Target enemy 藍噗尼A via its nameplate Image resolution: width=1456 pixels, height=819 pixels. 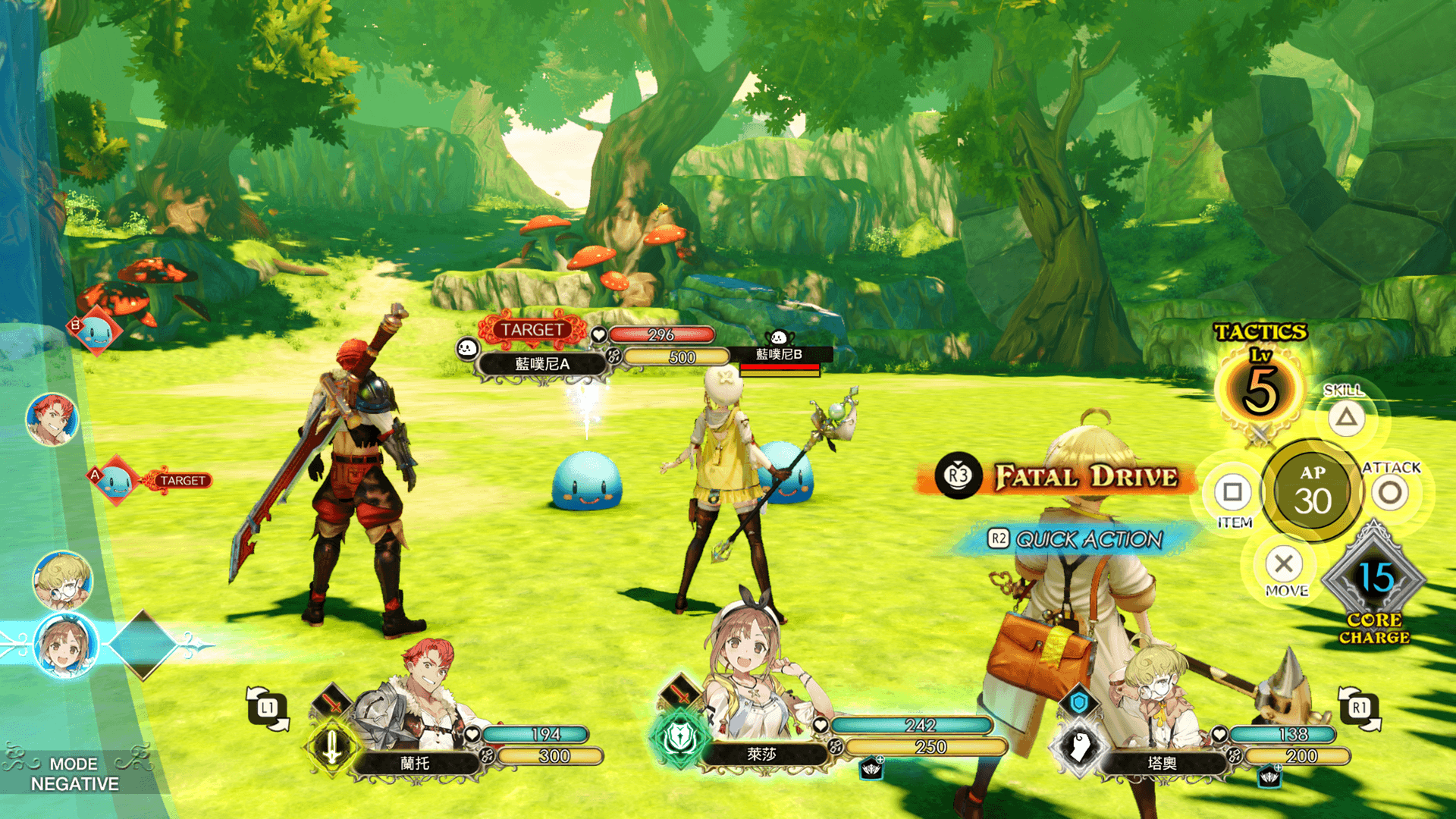point(541,364)
